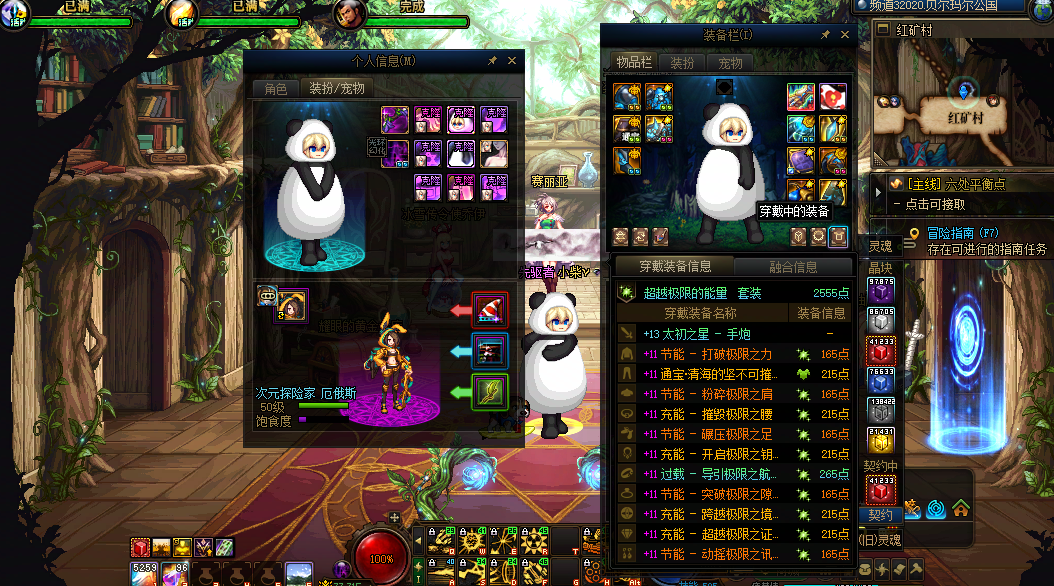Close the 装备栏 equipment window

[x=846, y=35]
